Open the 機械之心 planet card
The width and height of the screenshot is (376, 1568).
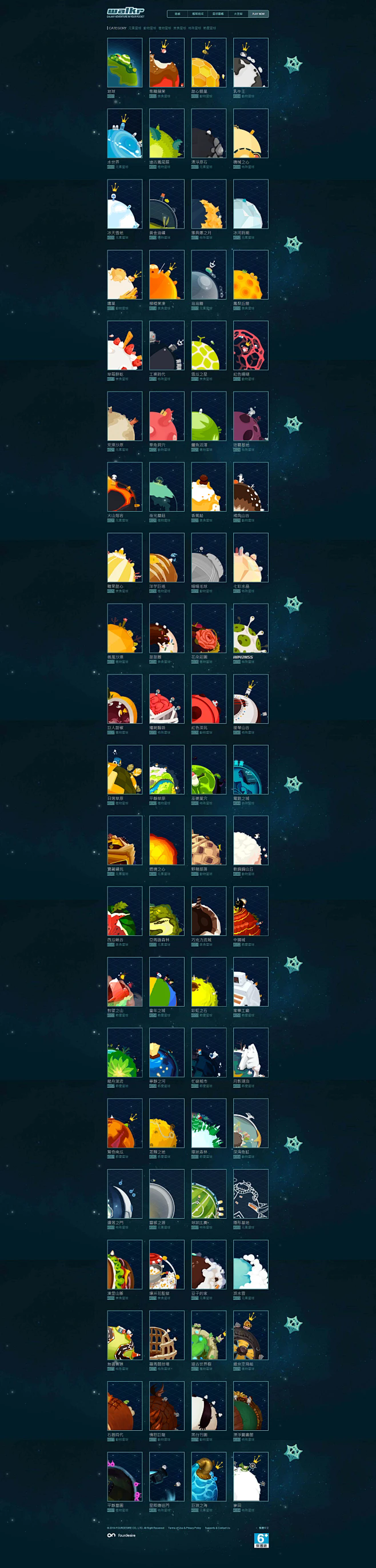click(x=251, y=134)
